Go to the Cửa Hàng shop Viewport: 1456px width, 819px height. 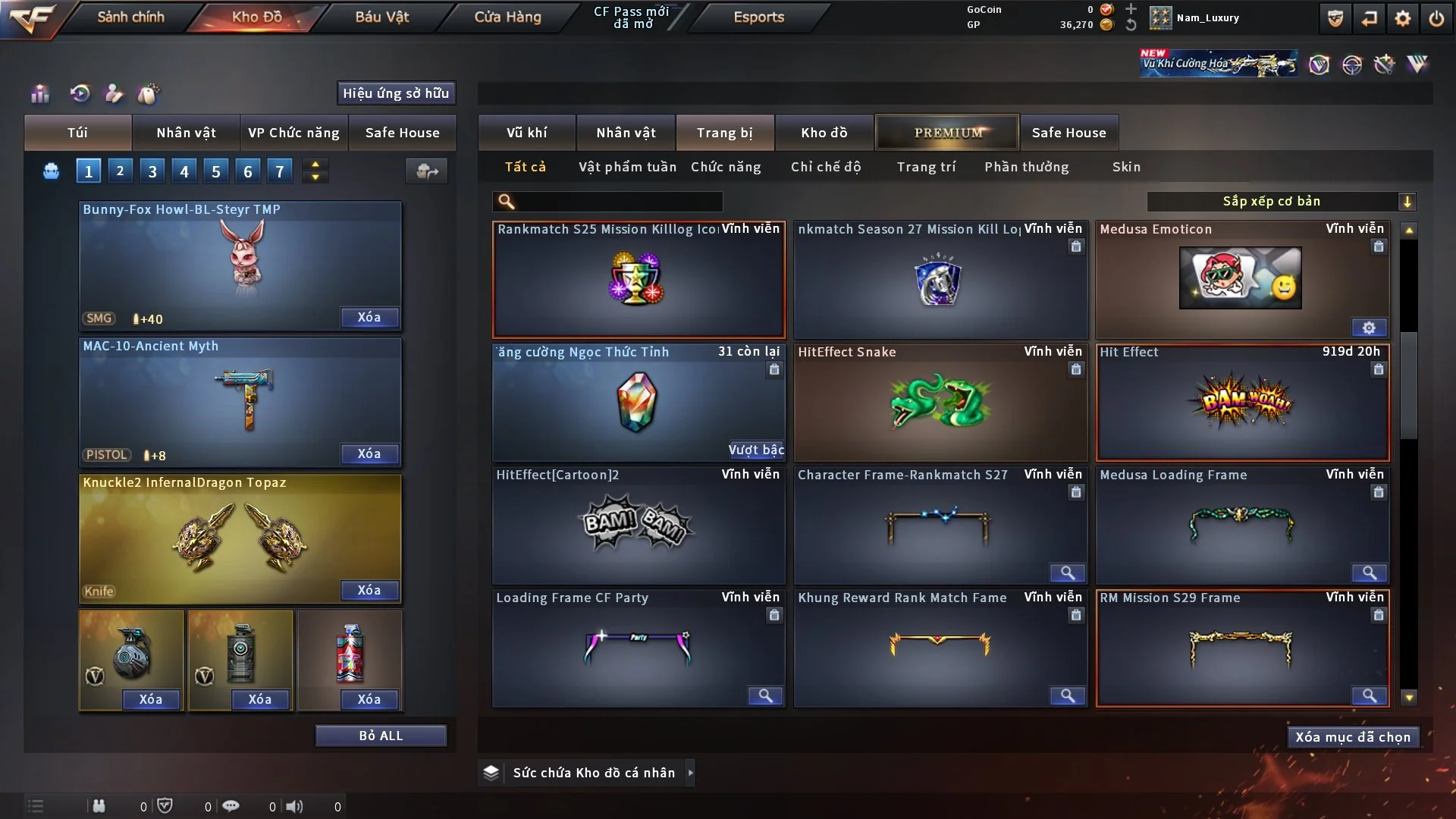507,17
